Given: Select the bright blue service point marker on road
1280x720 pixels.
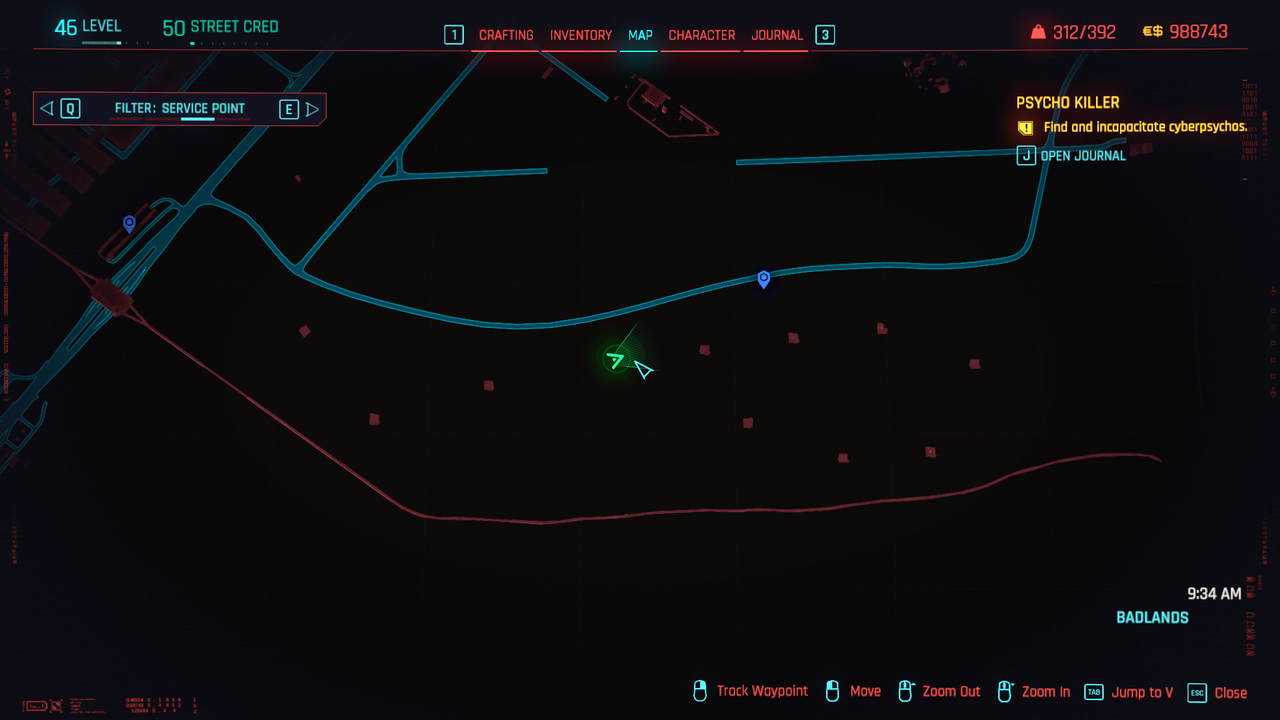Looking at the screenshot, I should click(x=764, y=279).
